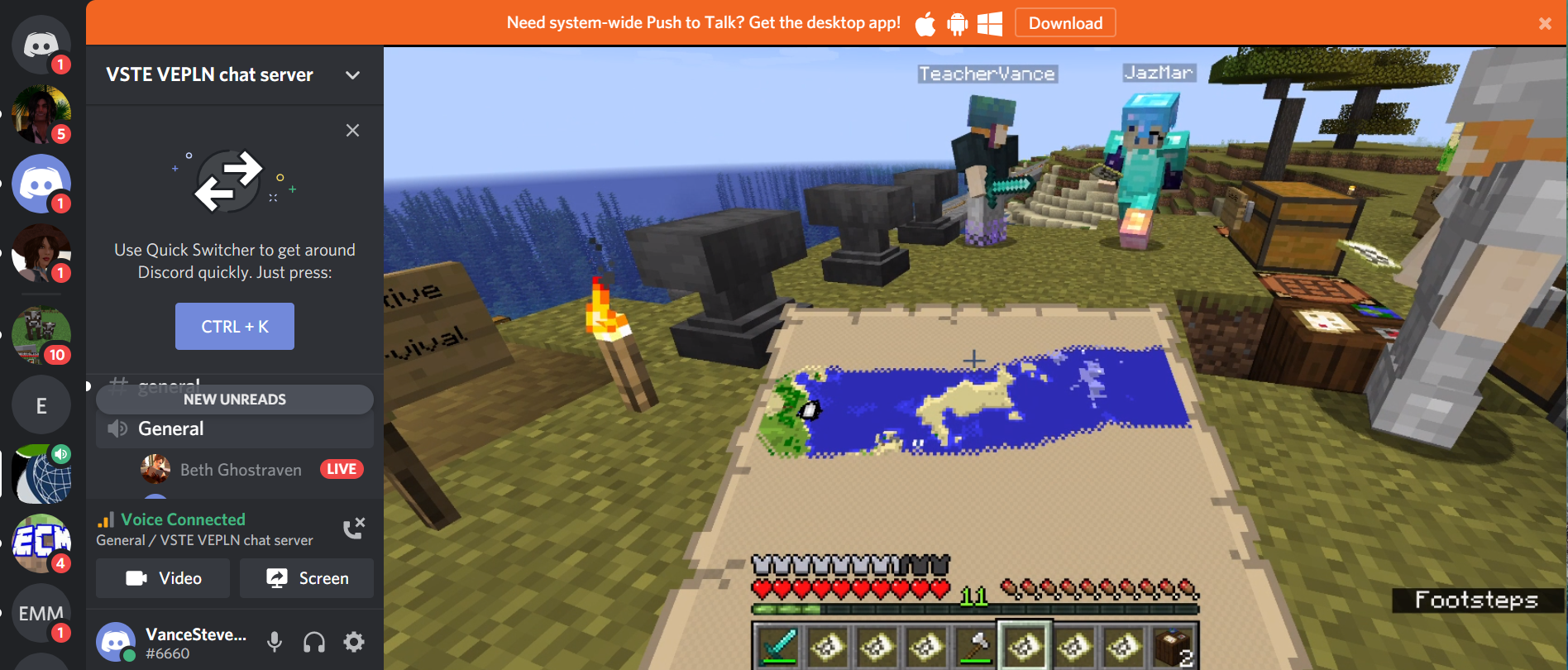Select the diamond sword hotbar slot
1568x670 pixels.
[778, 646]
